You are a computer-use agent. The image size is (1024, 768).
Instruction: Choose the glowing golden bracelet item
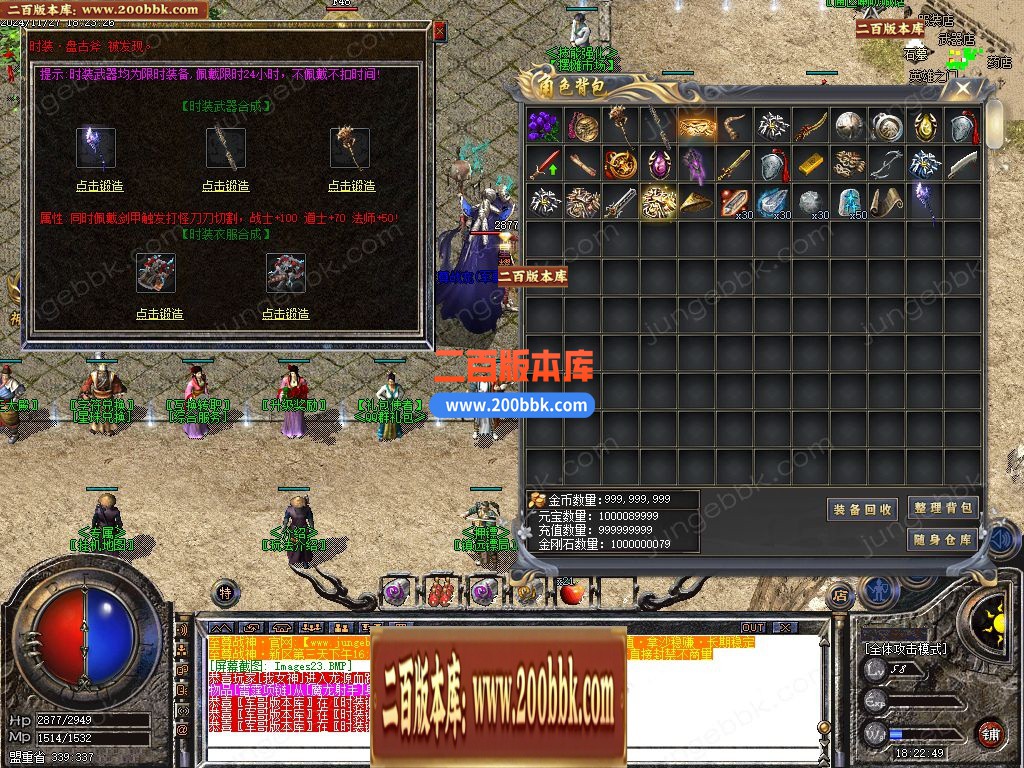[x=697, y=126]
